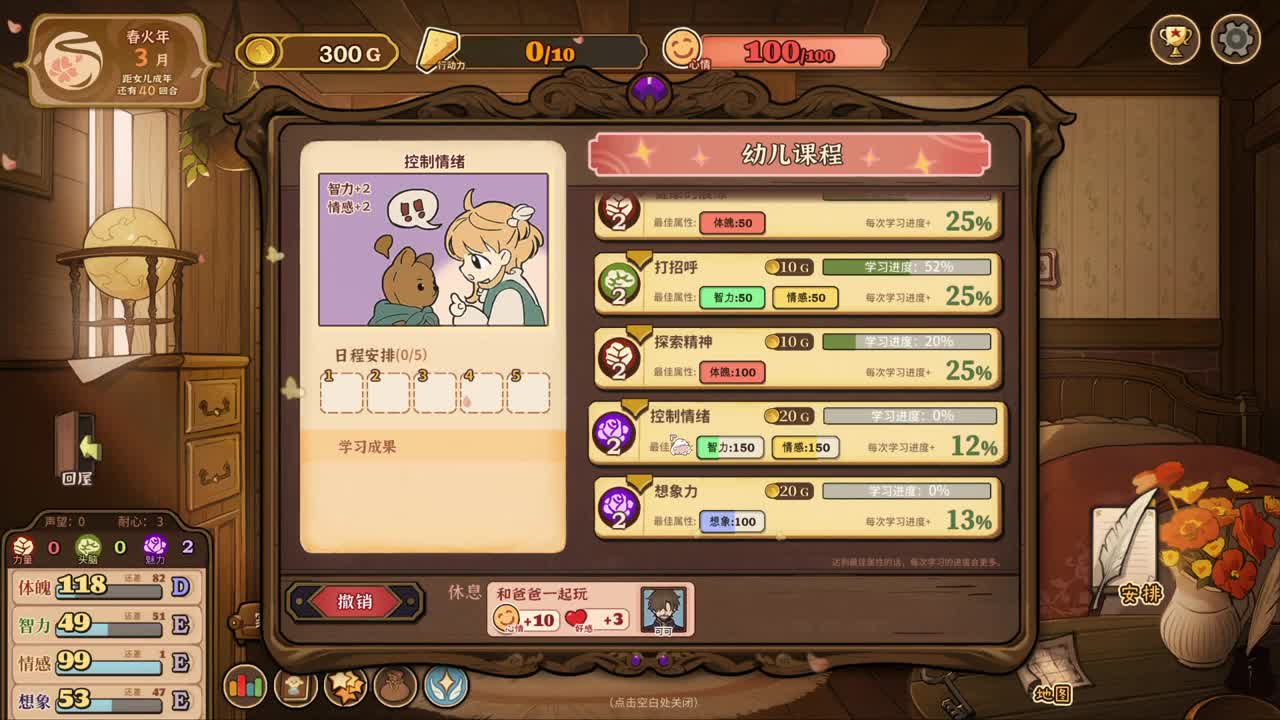1280x720 pixels.
Task: Open the achievements trophy icon at top right
Action: pyautogui.click(x=1177, y=38)
